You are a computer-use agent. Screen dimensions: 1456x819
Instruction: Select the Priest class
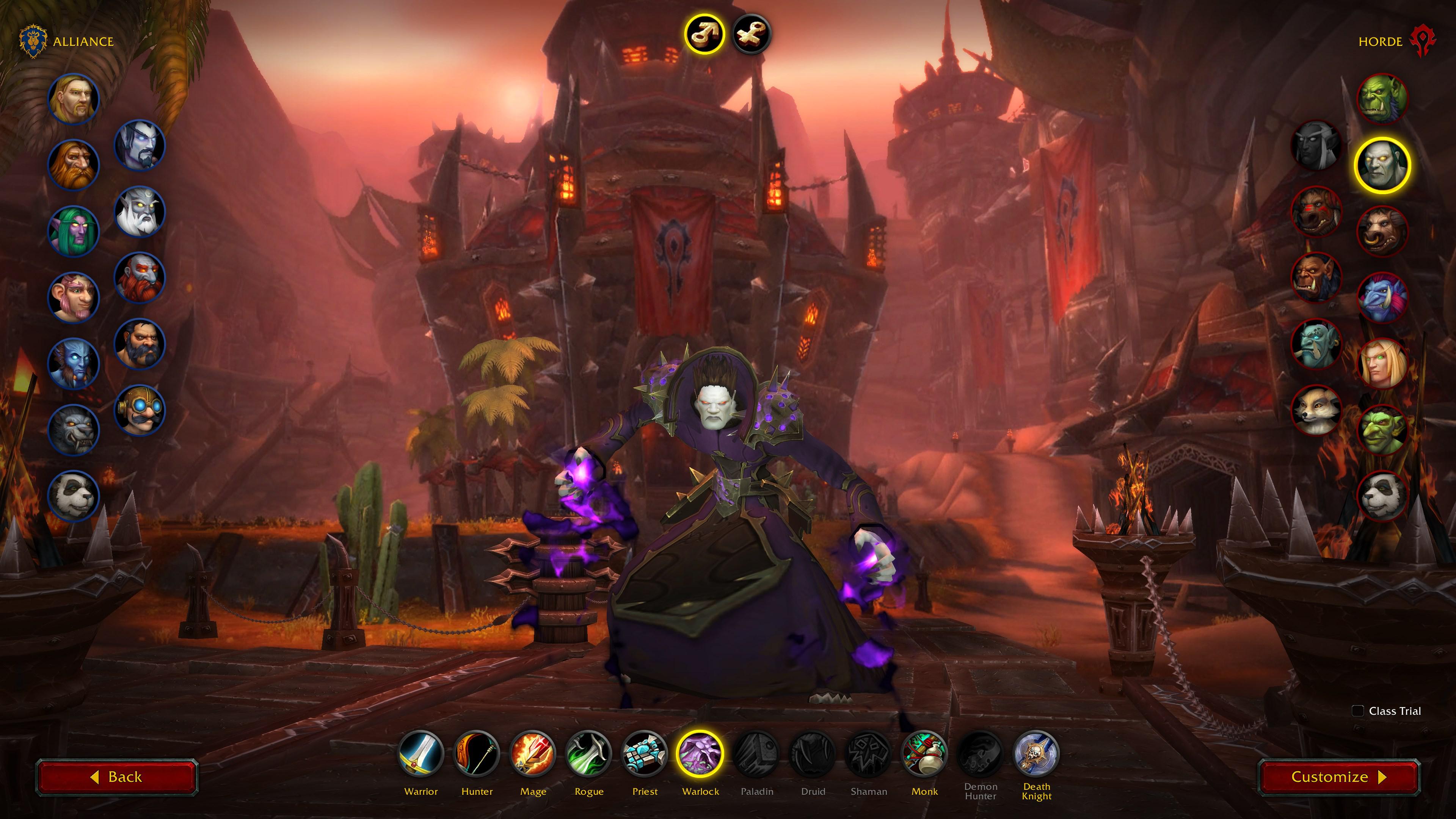pyautogui.click(x=645, y=754)
